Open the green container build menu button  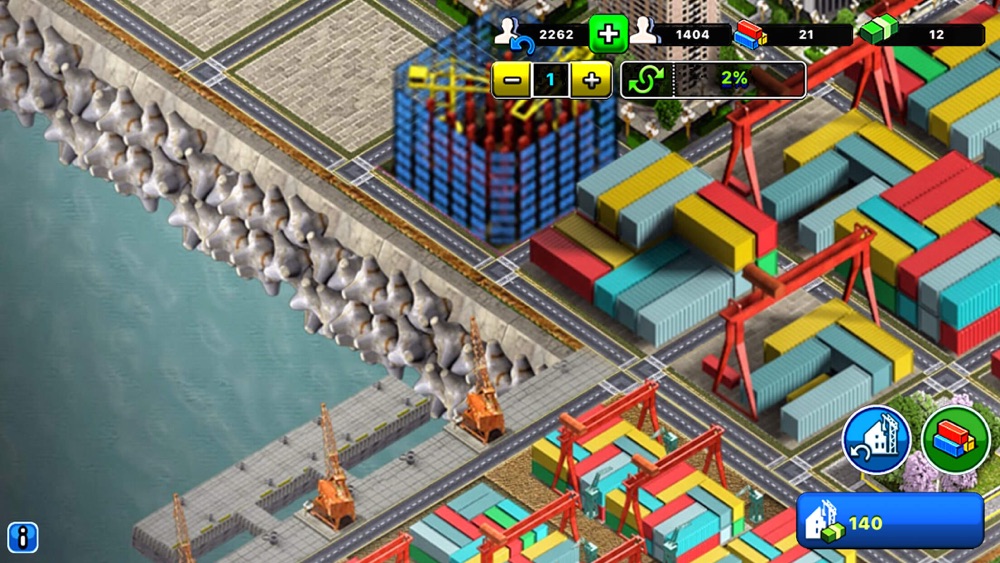(x=955, y=440)
